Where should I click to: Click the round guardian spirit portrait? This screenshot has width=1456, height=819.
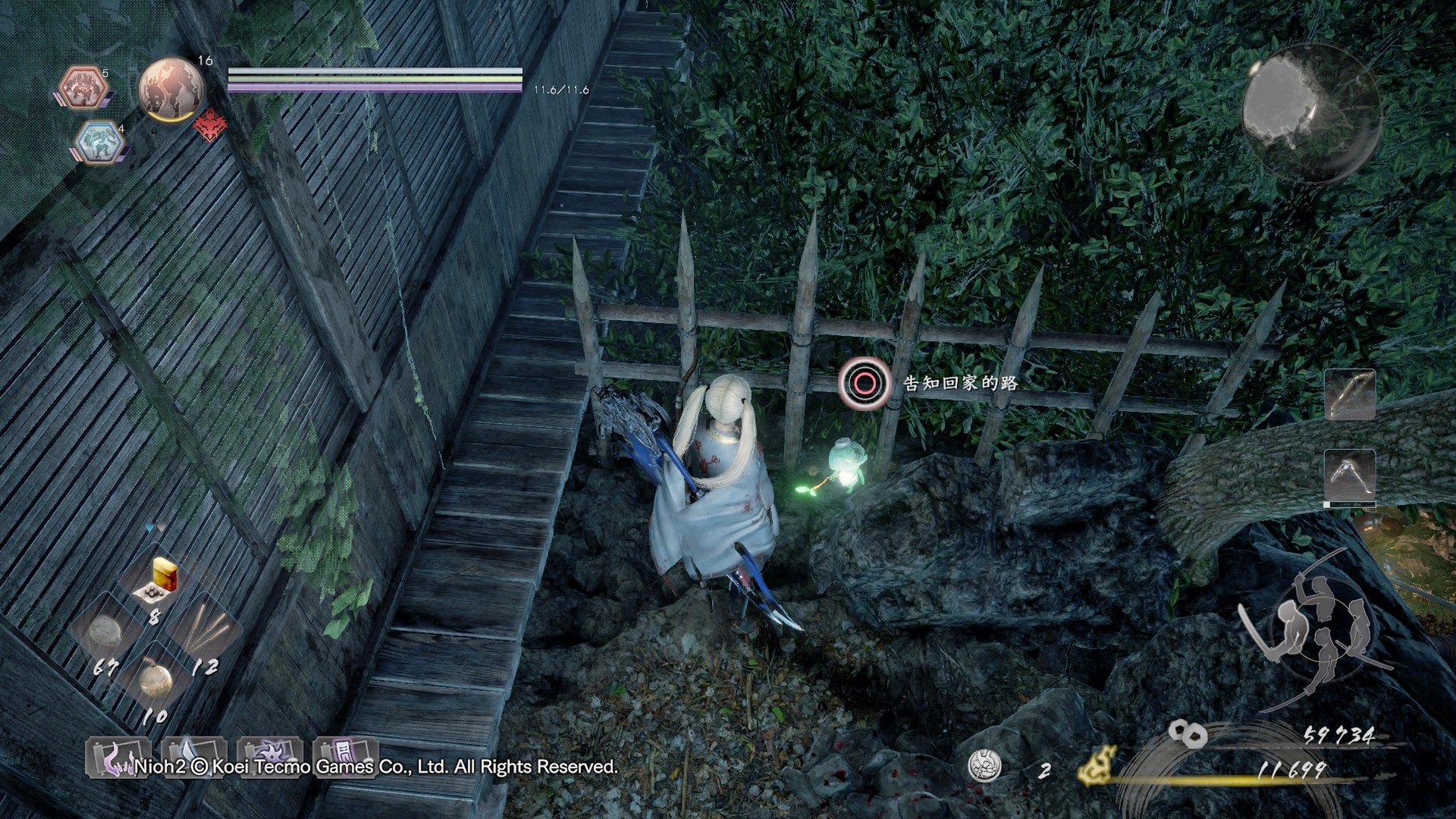click(x=171, y=89)
